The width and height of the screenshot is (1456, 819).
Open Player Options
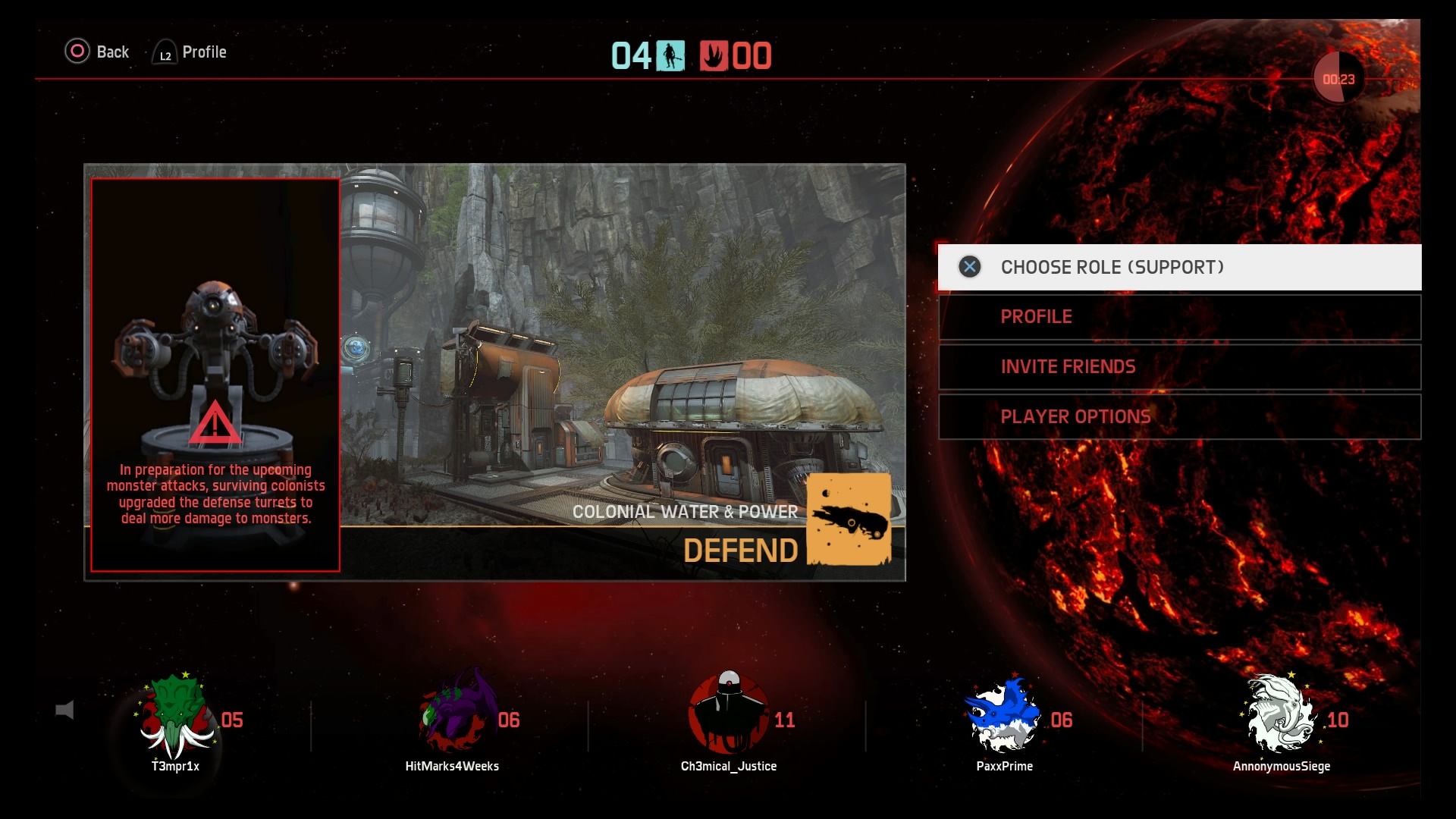tap(1179, 417)
